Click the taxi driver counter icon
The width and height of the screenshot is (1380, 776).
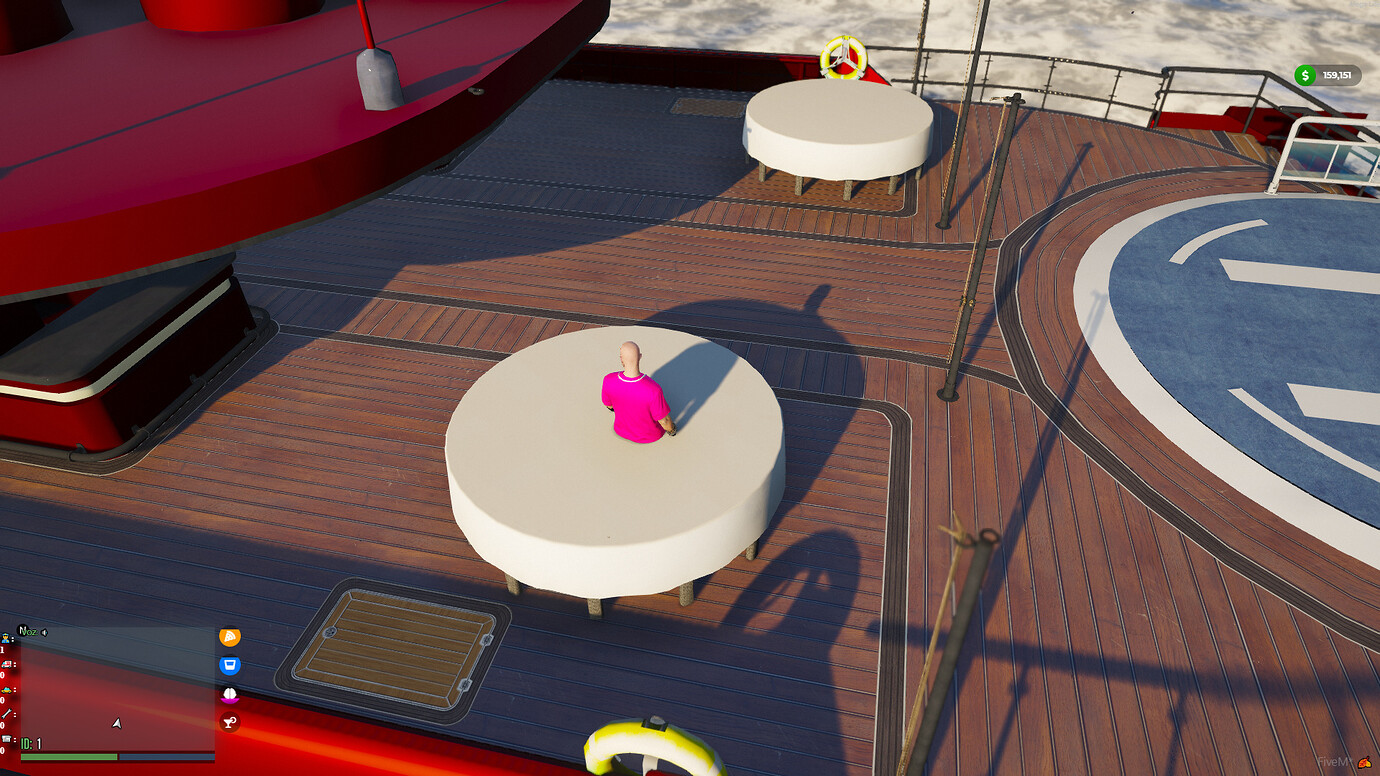coord(6,690)
